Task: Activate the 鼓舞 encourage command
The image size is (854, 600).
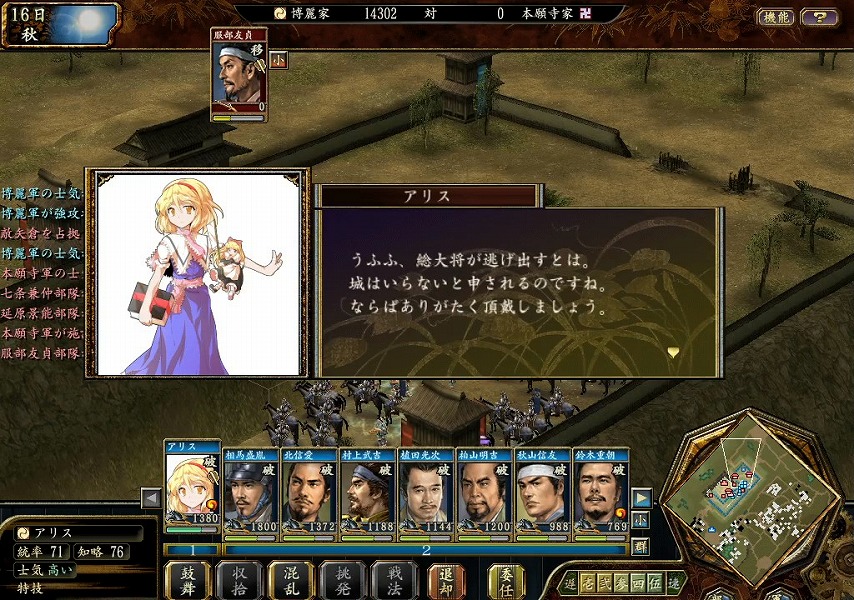Action: 188,581
